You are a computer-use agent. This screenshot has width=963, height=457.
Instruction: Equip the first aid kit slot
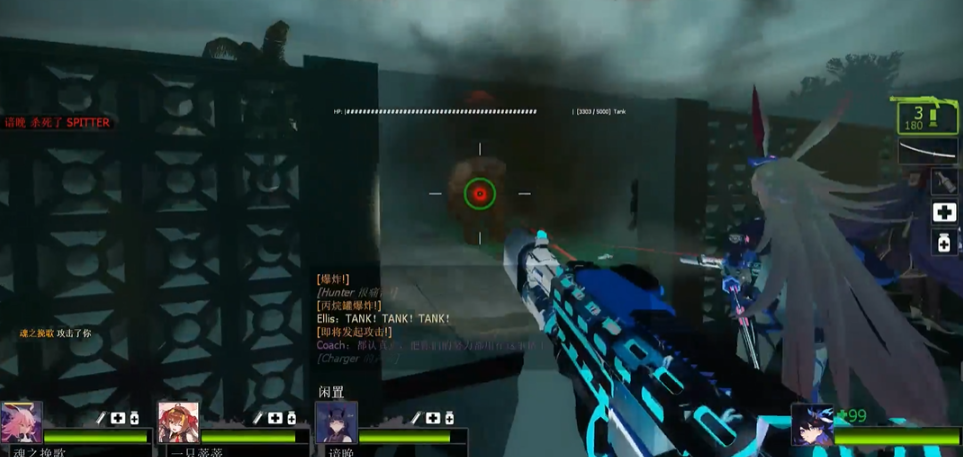944,211
